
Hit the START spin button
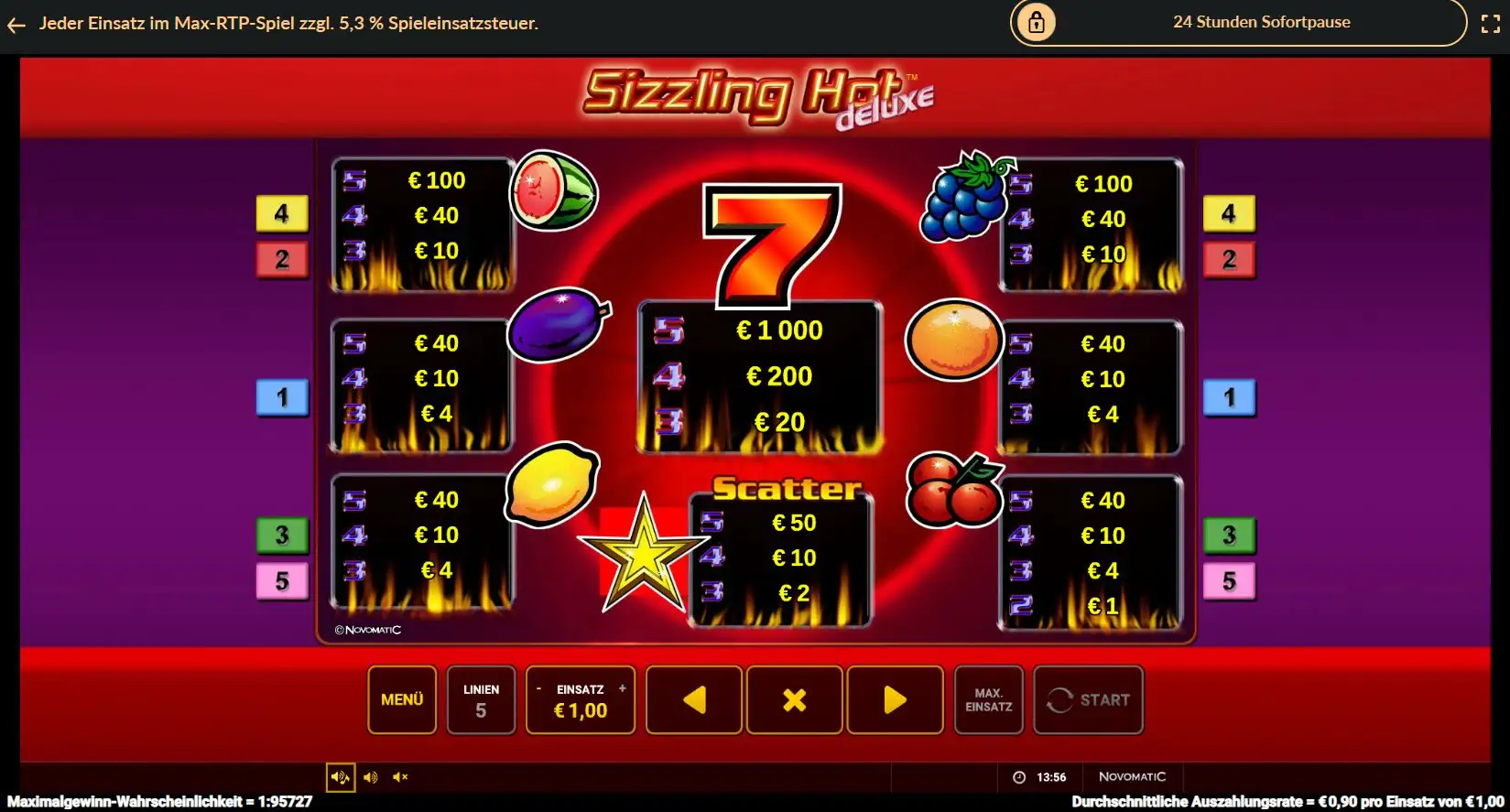pyautogui.click(x=1088, y=700)
